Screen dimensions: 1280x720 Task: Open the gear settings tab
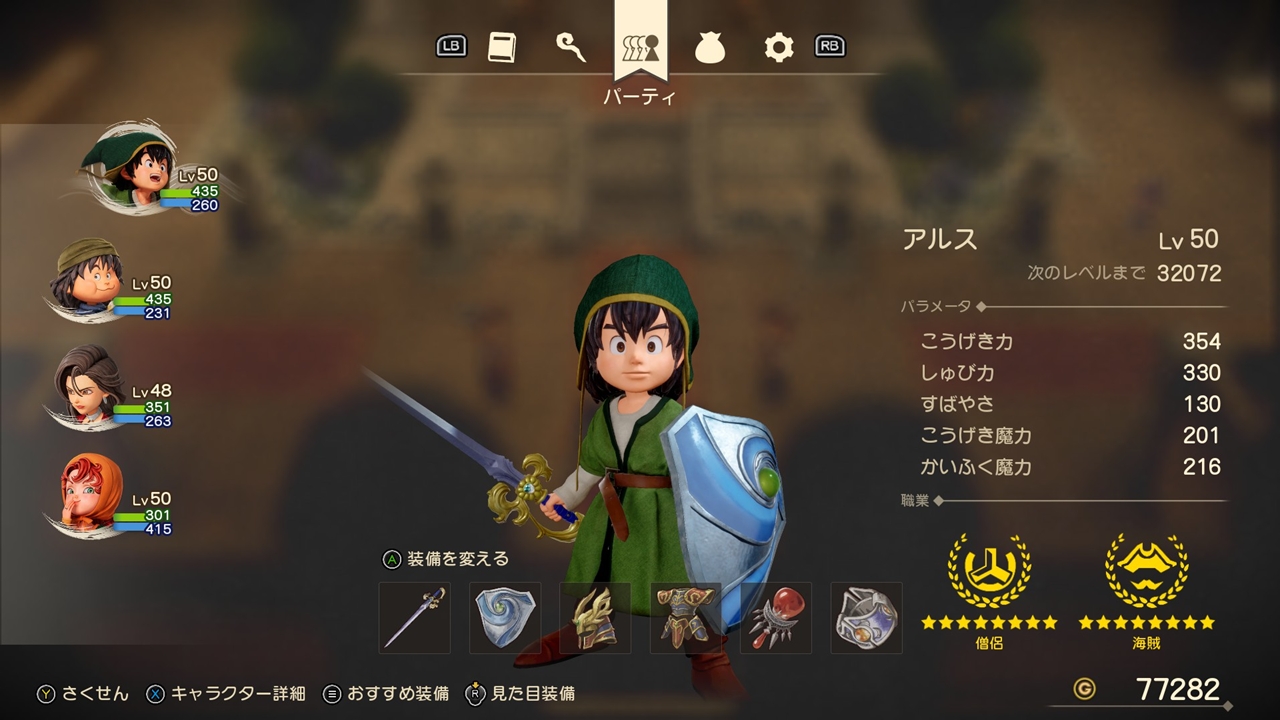pyautogui.click(x=778, y=47)
